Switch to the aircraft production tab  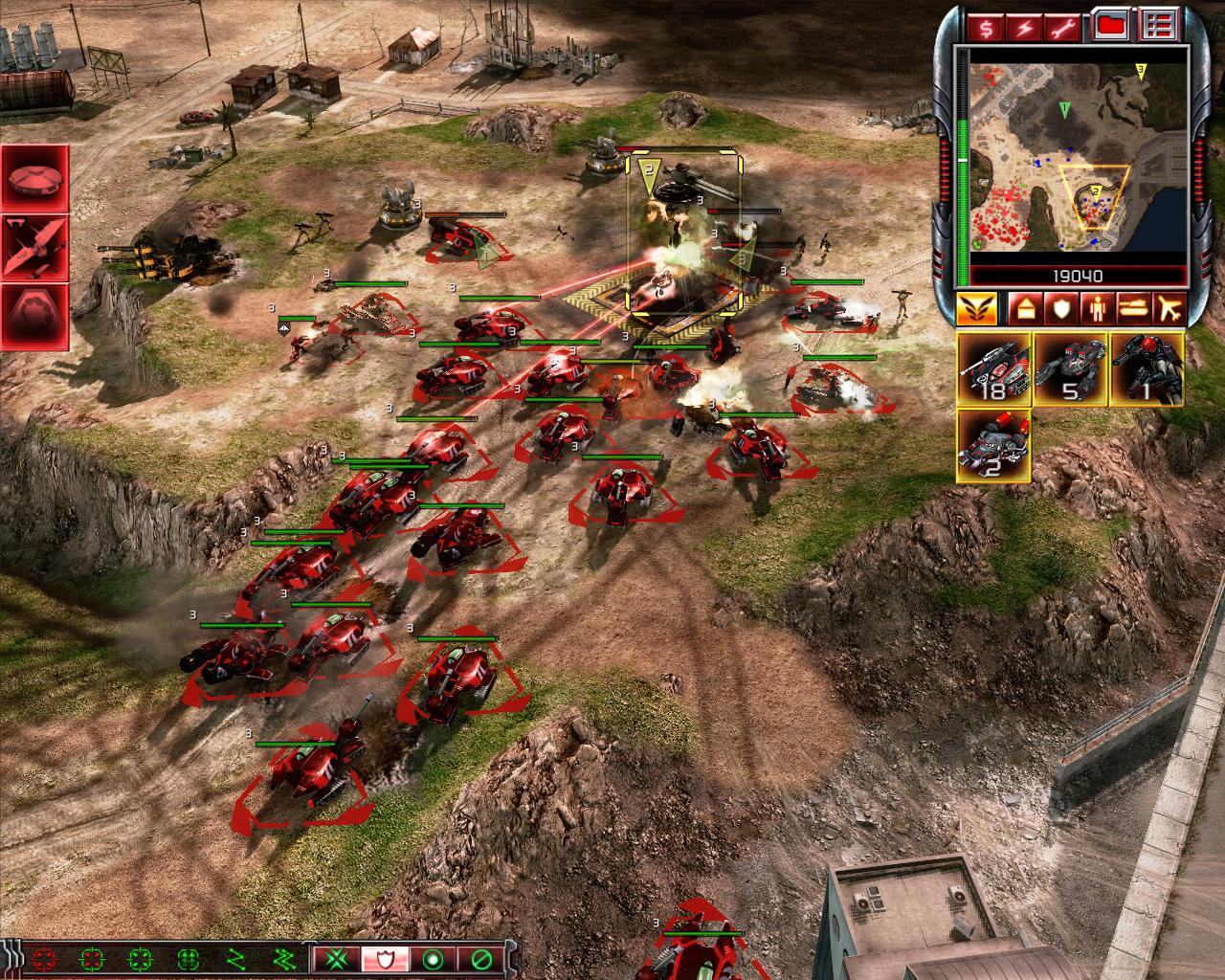(x=1172, y=309)
